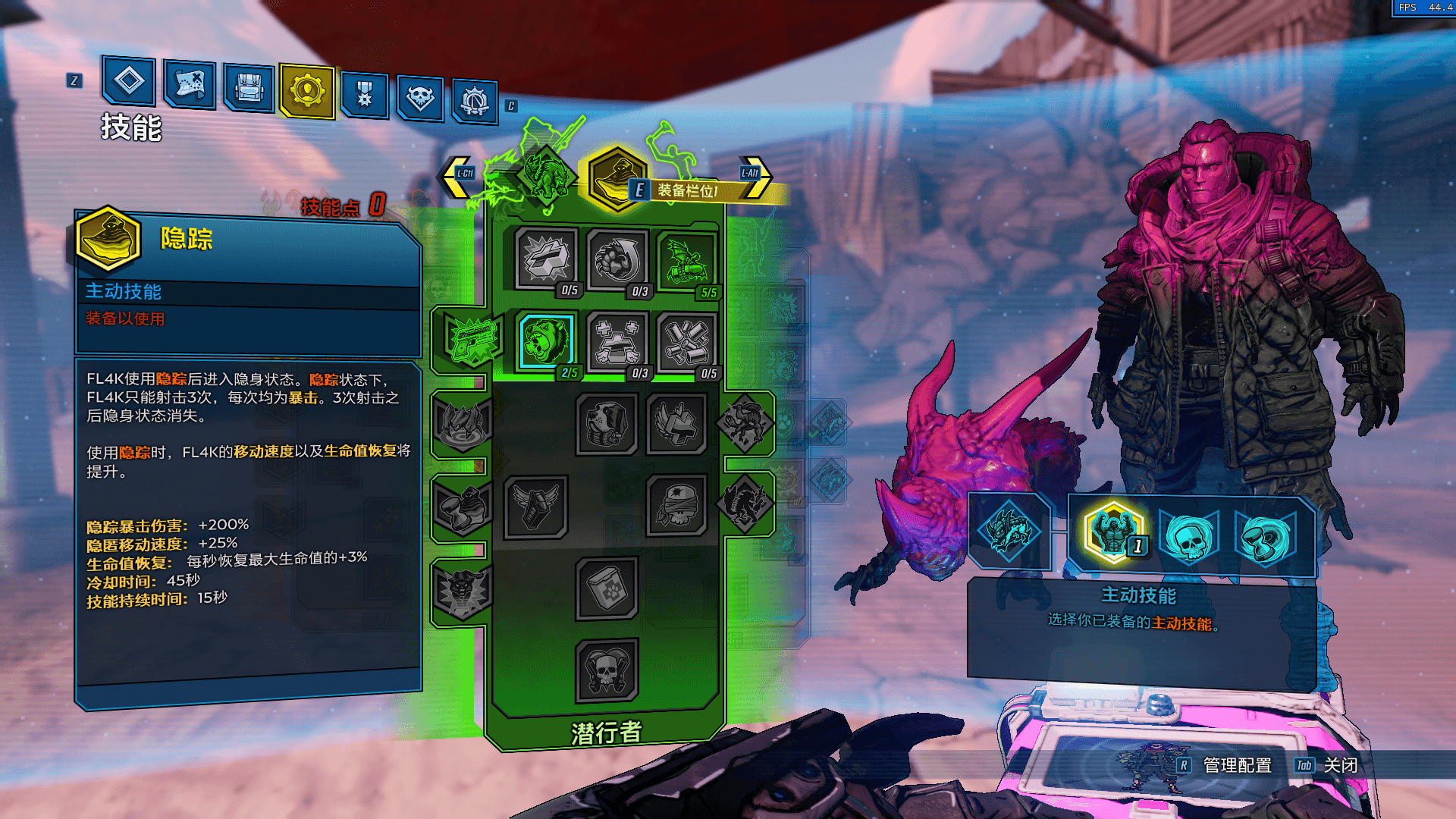
Task: Select the green pistol augment icon
Action: 473,337
